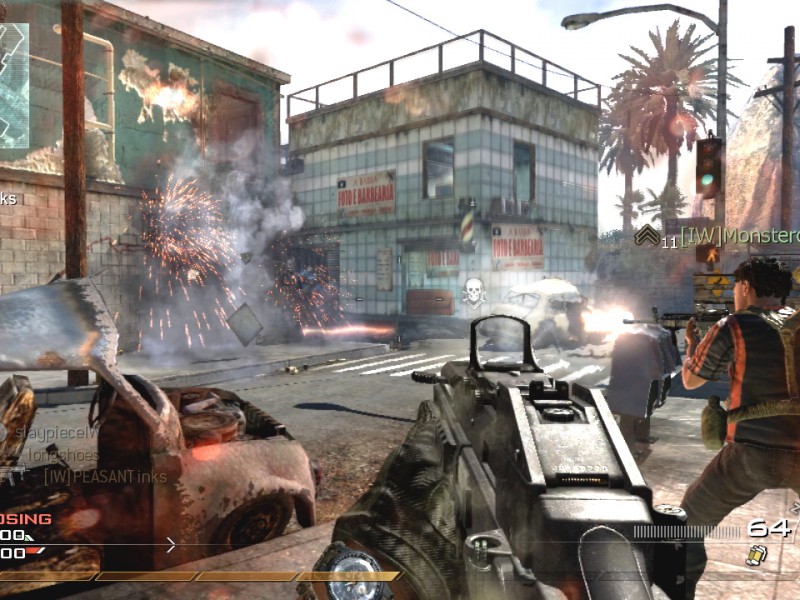Select the [IW]Monster teammate name tag

740,236
